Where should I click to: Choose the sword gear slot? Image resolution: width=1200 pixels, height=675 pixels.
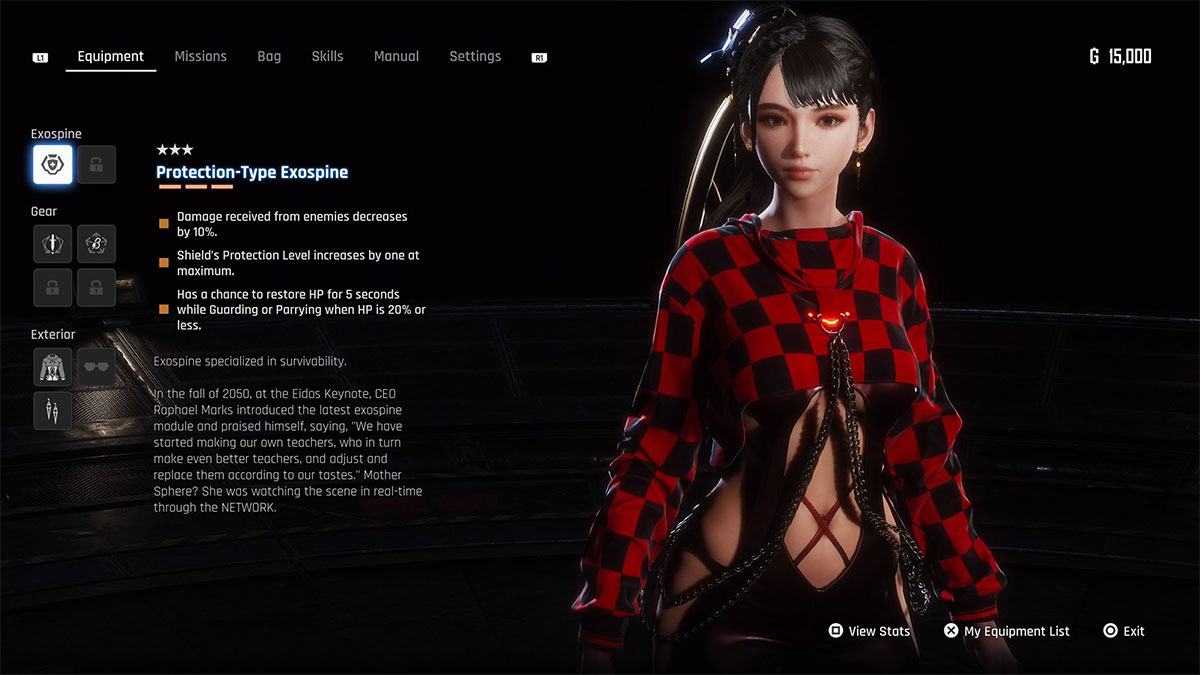pos(52,243)
